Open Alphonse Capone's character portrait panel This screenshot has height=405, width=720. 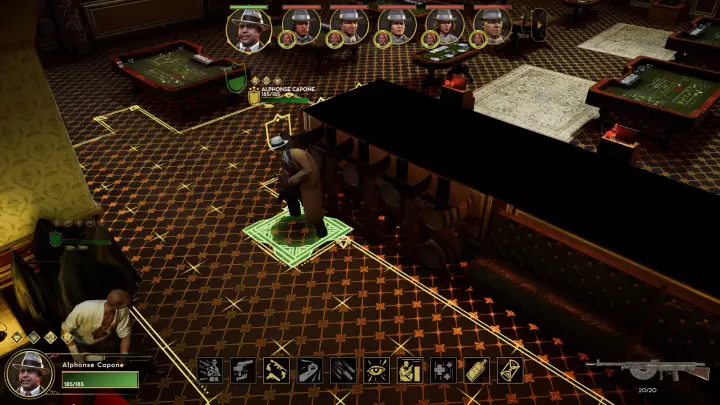pos(28,373)
